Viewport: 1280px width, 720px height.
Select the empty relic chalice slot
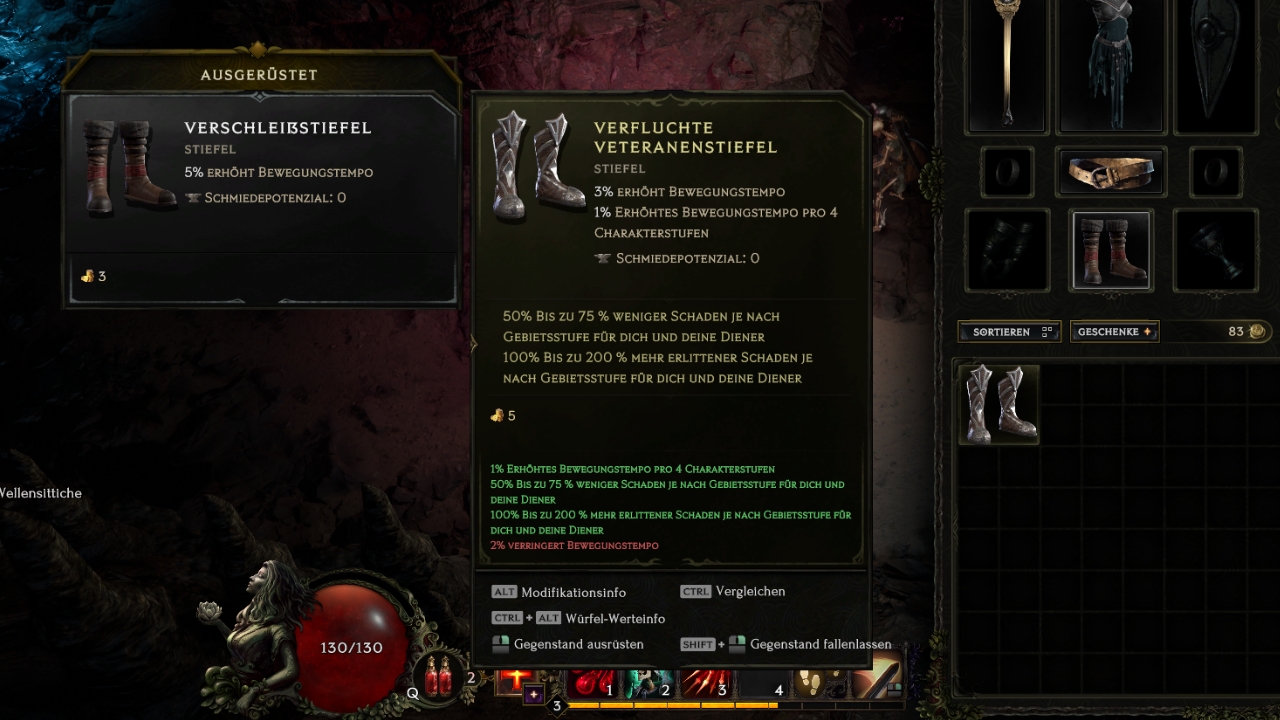click(1215, 250)
